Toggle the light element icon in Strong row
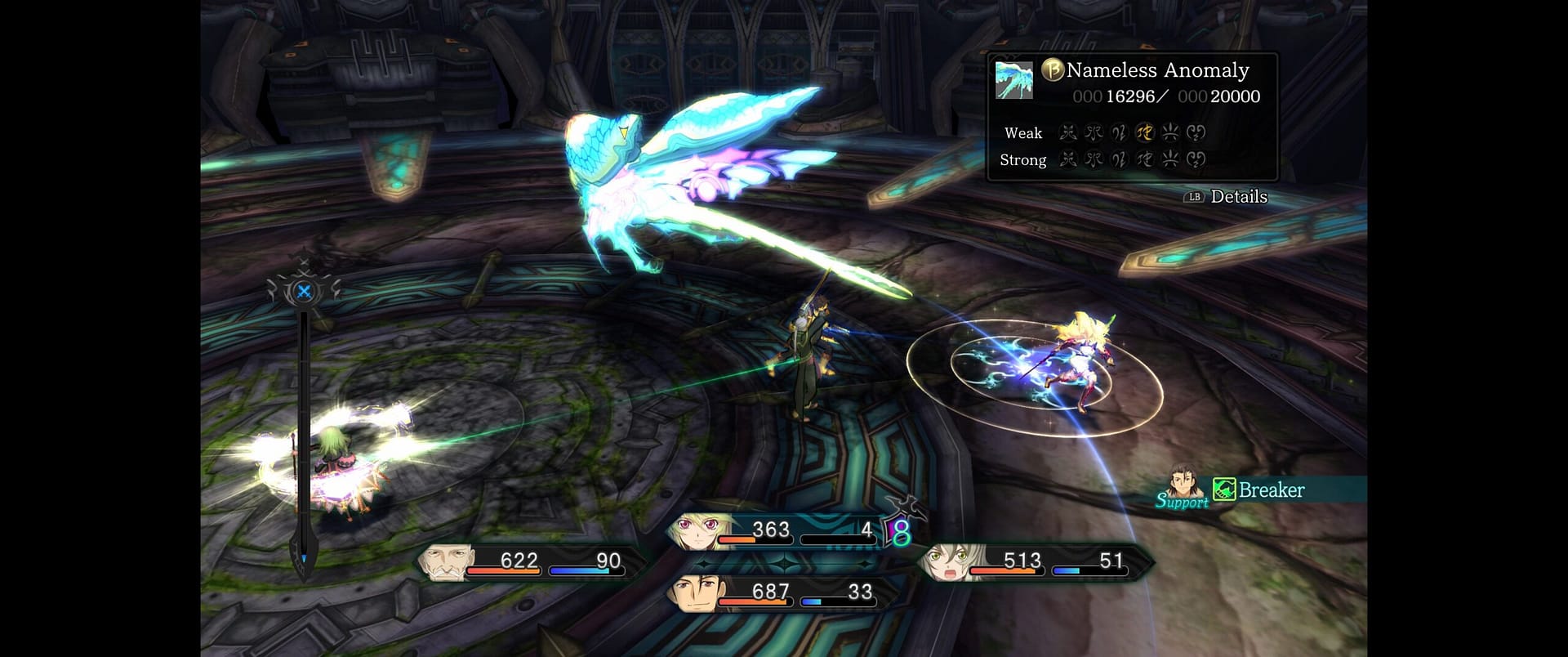 (x=1171, y=159)
